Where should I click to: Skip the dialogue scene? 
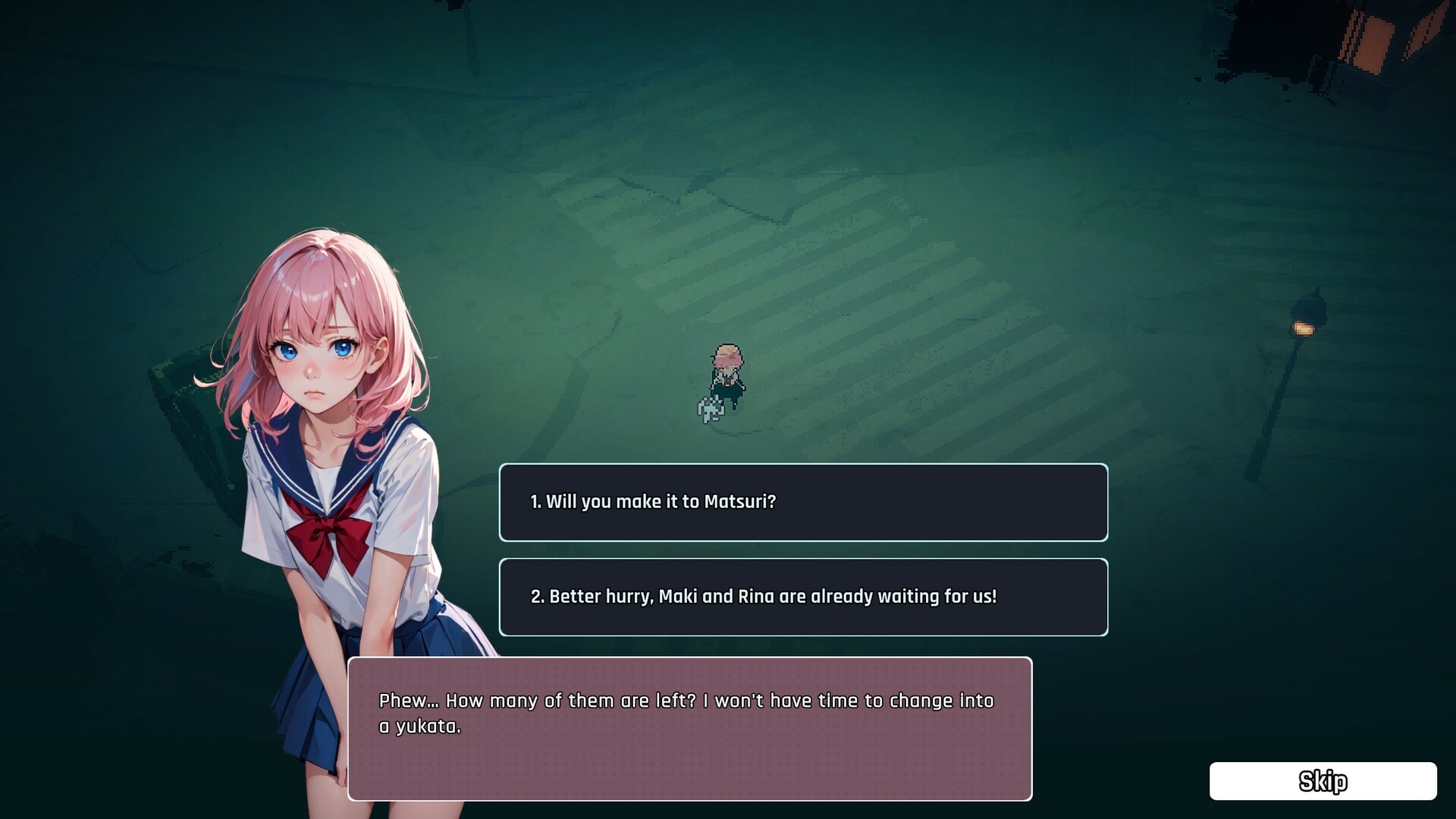tap(1323, 781)
